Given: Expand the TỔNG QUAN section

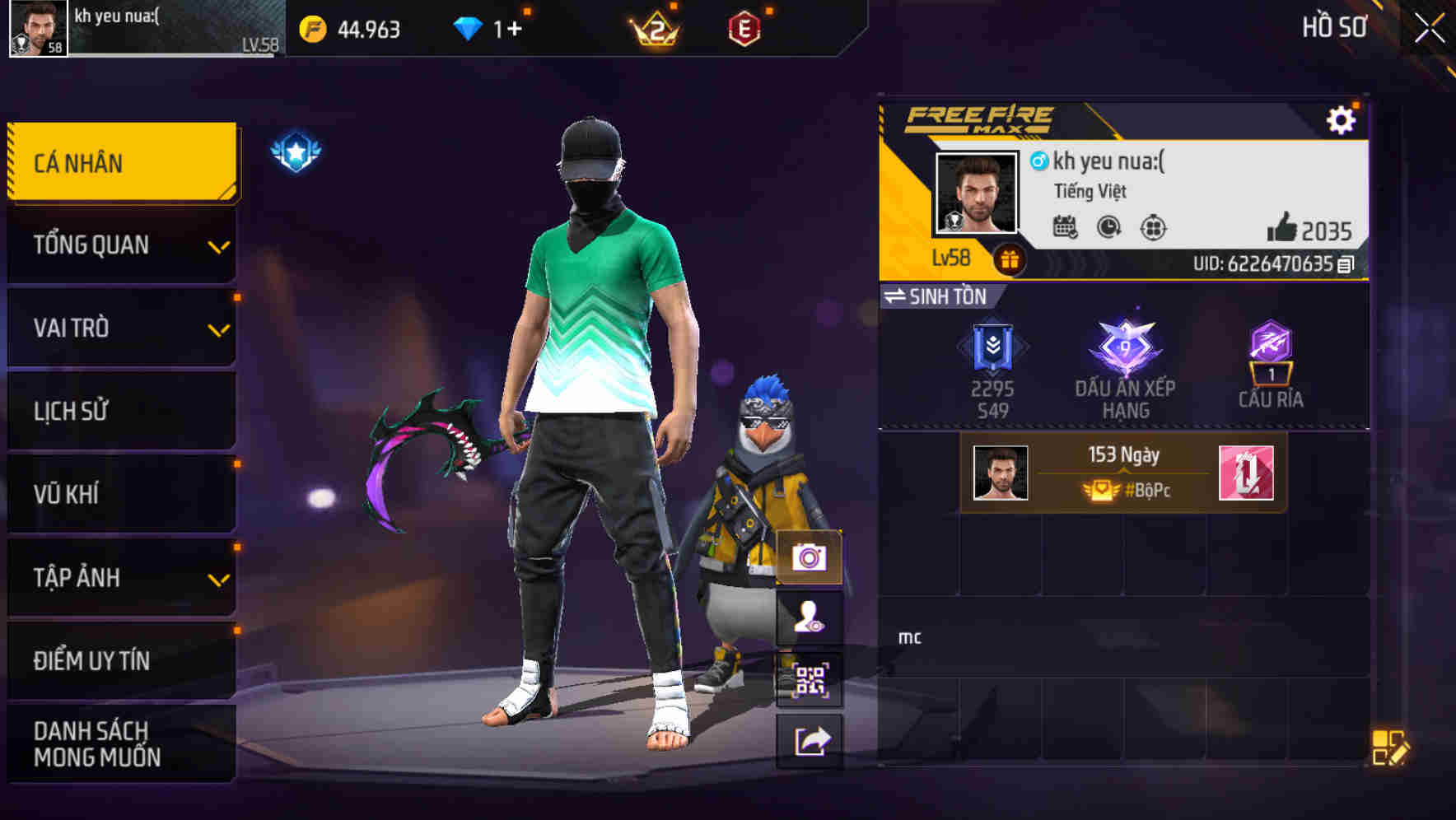Looking at the screenshot, I should click(121, 245).
